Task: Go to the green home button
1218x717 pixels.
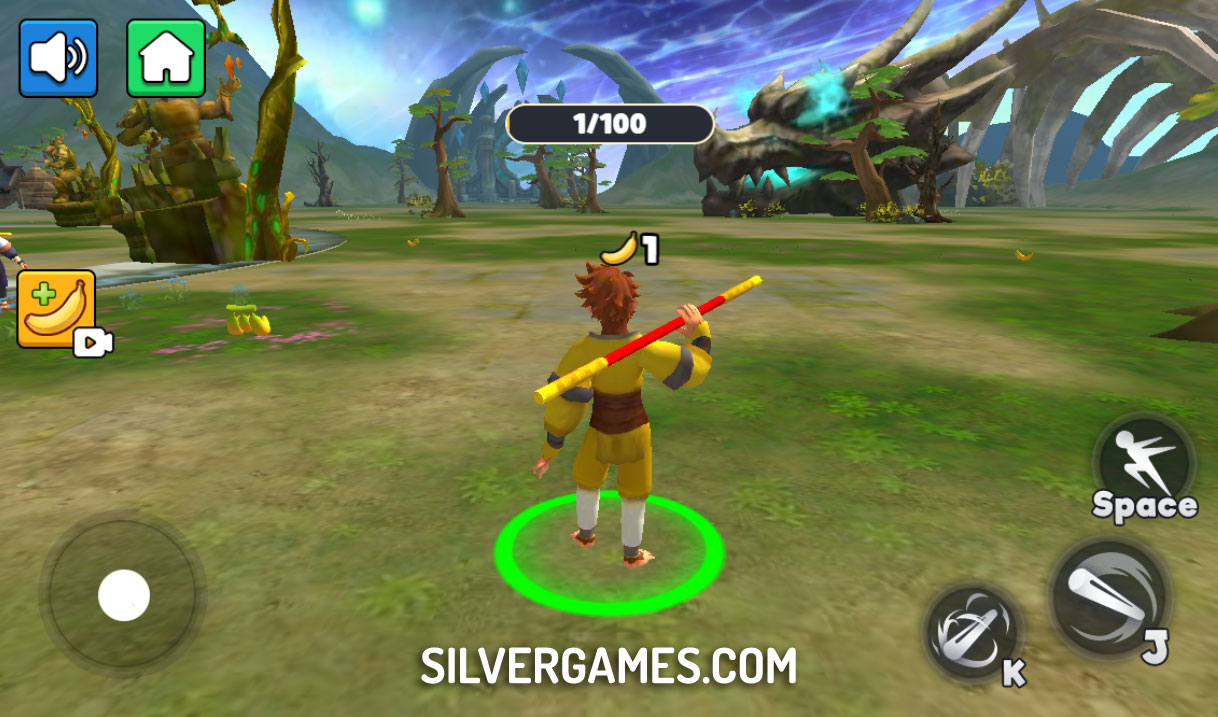Action: (x=166, y=58)
